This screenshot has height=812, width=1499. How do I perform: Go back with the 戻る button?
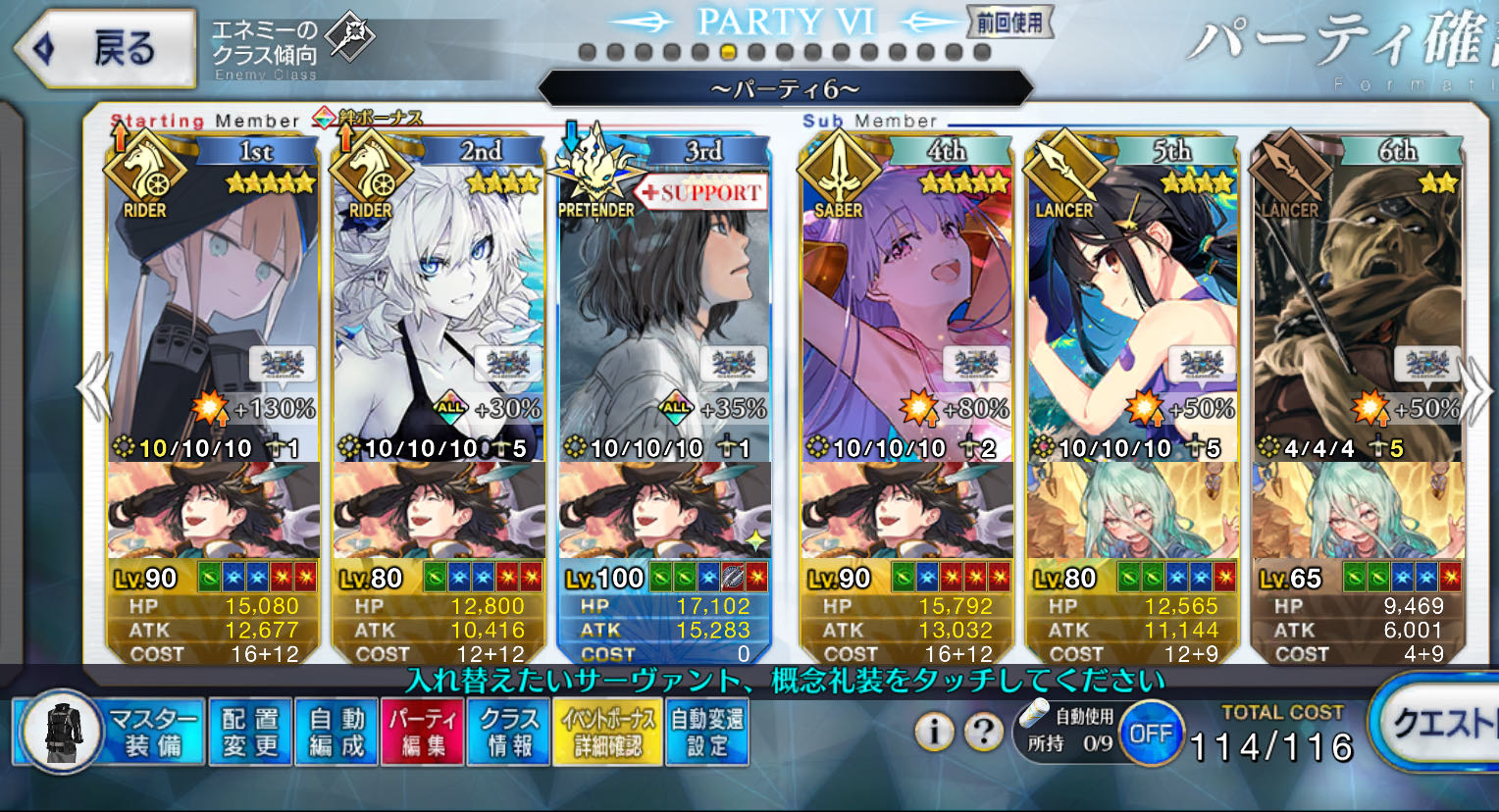click(103, 48)
